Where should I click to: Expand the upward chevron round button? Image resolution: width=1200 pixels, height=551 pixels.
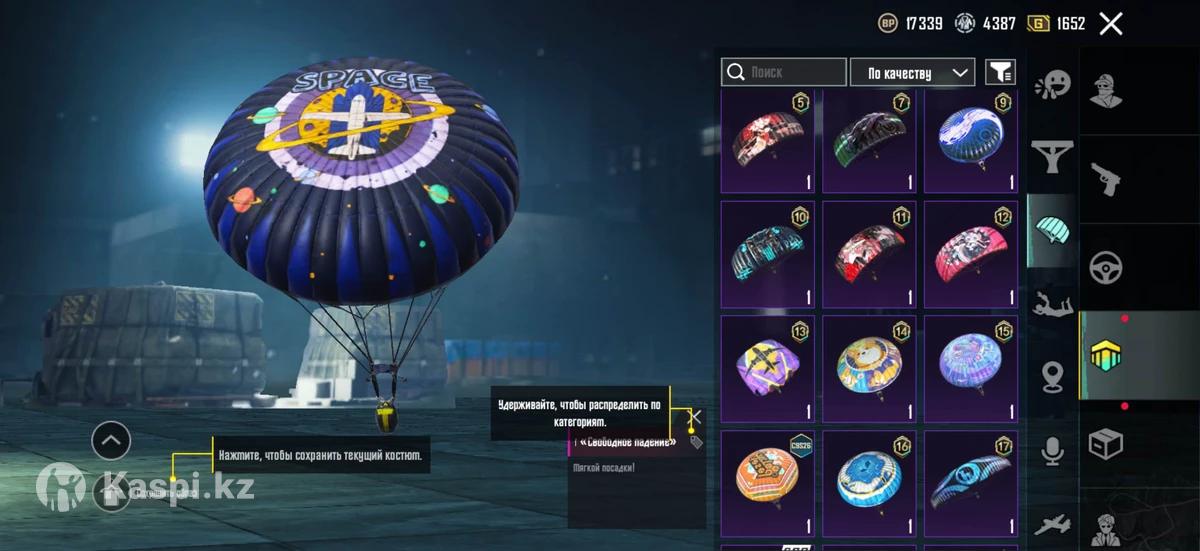pos(111,439)
